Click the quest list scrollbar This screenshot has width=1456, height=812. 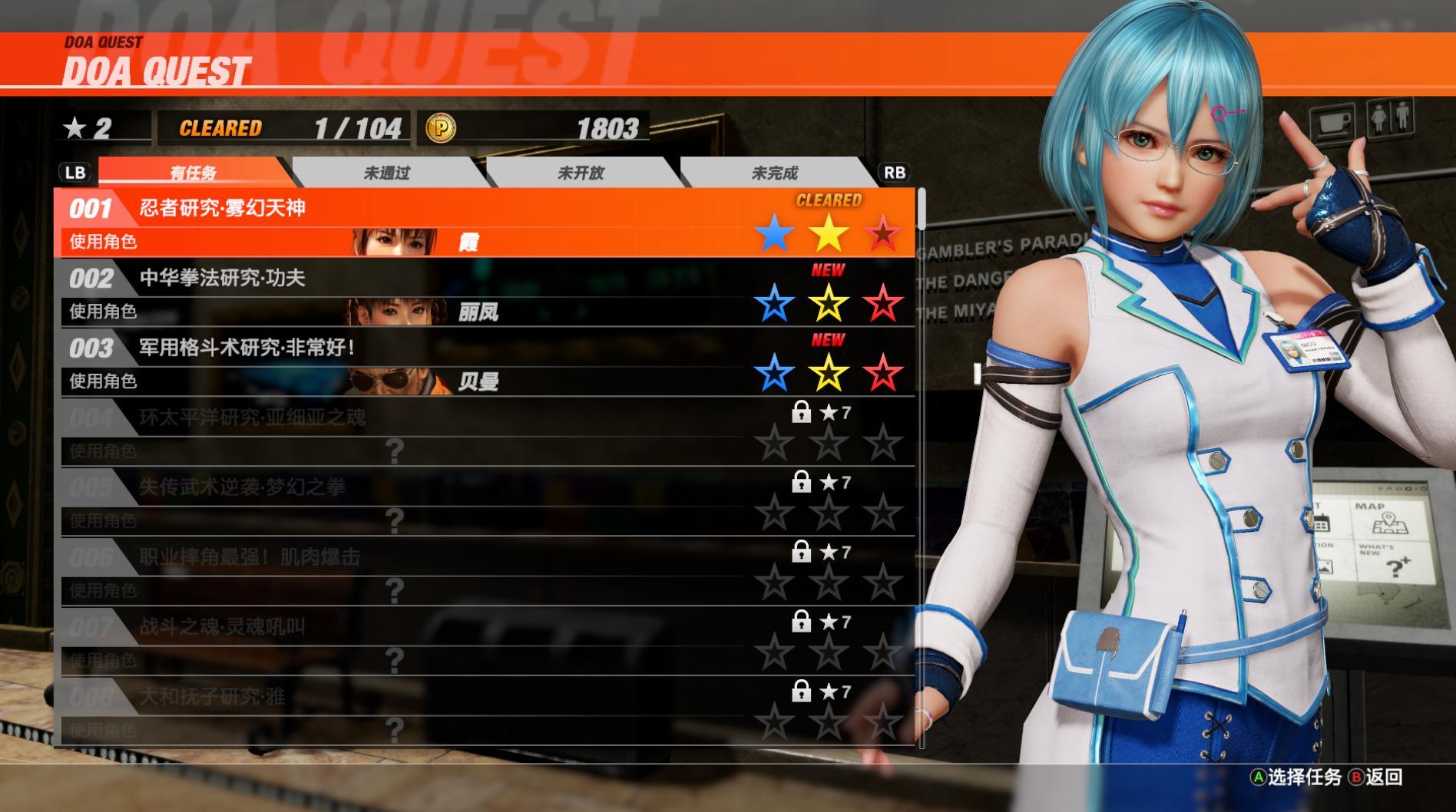point(922,209)
